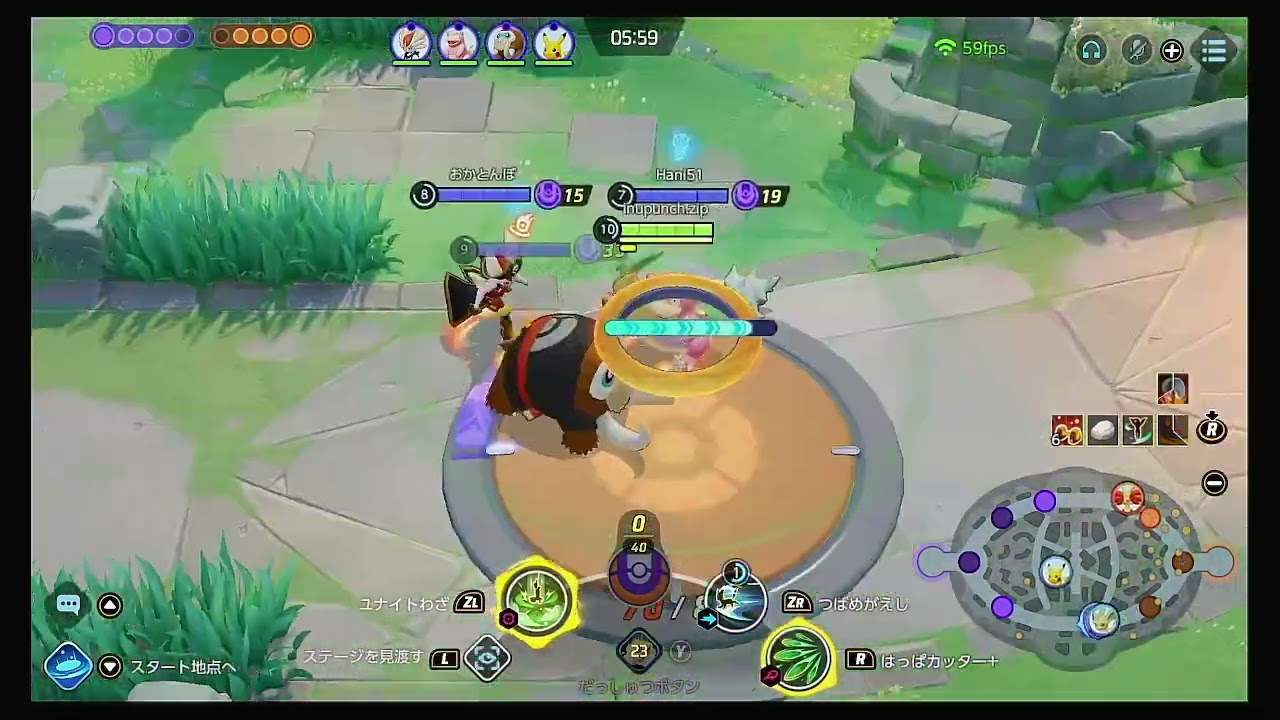Image resolution: width=1280 pixels, height=720 pixels.
Task: Select the white stone held item icon
Action: click(1103, 430)
